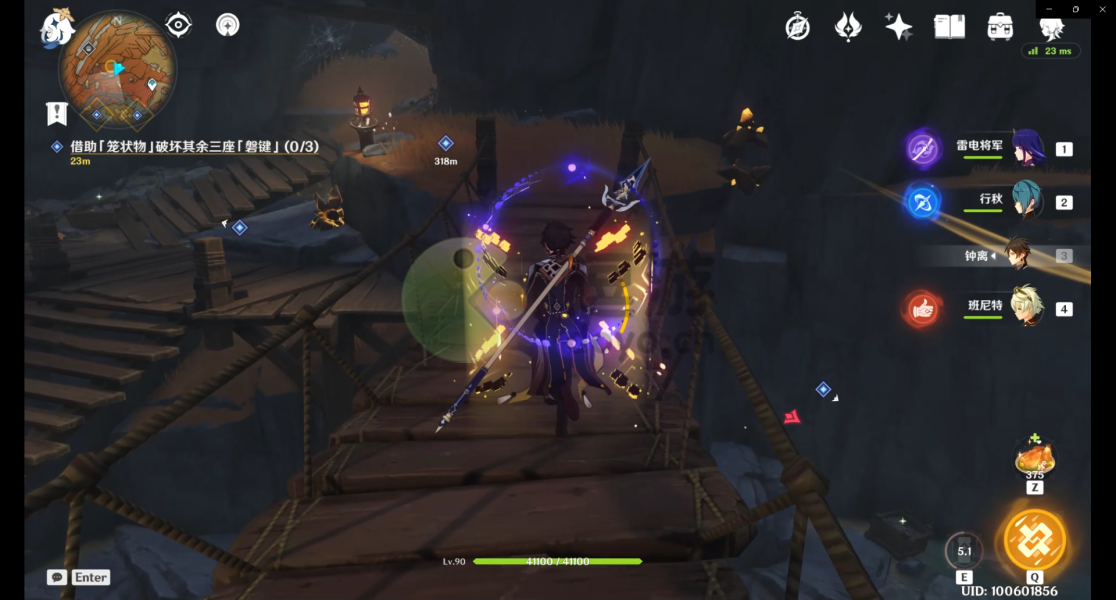Open the chat box speech bubble
Image resolution: width=1116 pixels, height=600 pixels.
point(56,577)
